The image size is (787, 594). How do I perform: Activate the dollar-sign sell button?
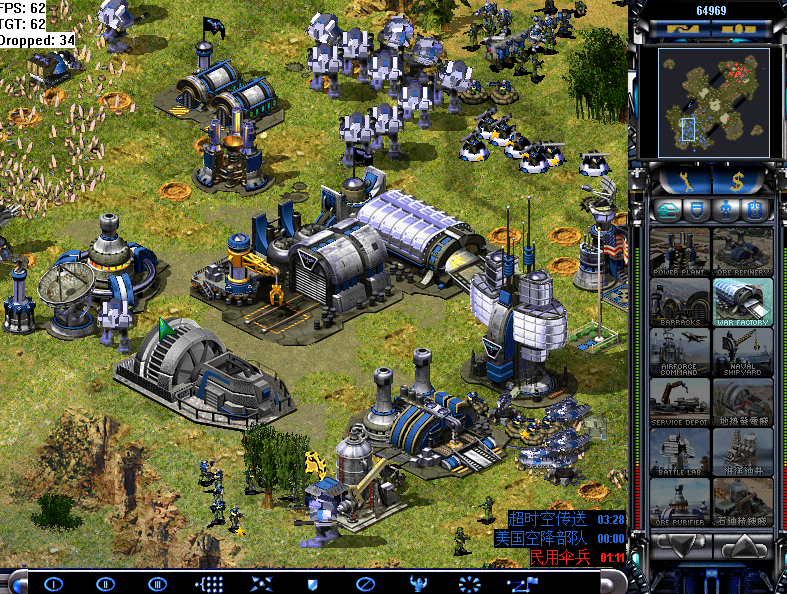click(741, 180)
